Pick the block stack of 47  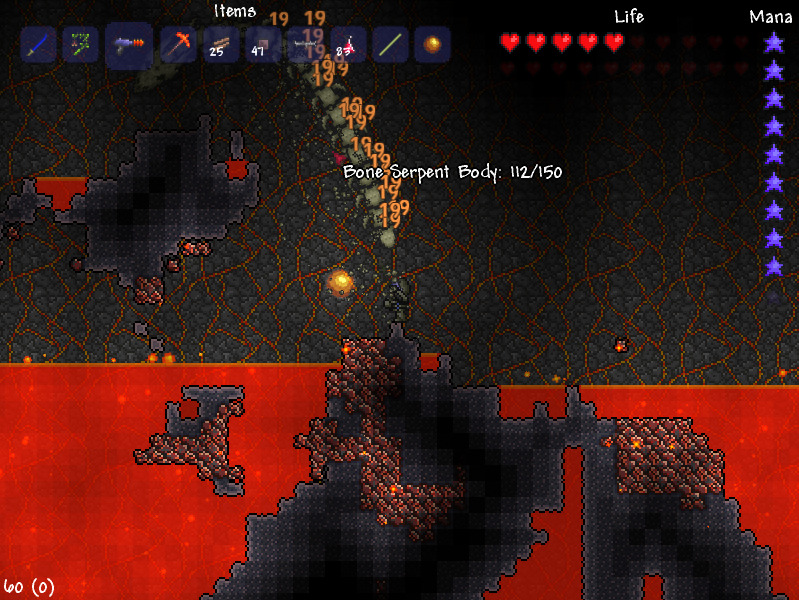pyautogui.click(x=263, y=45)
